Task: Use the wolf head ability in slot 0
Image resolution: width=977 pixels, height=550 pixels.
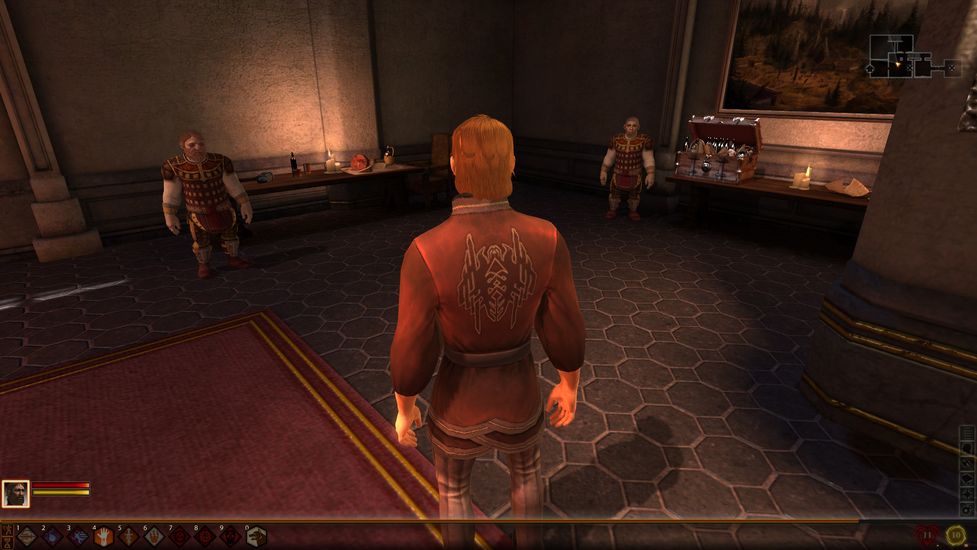Action: 255,537
